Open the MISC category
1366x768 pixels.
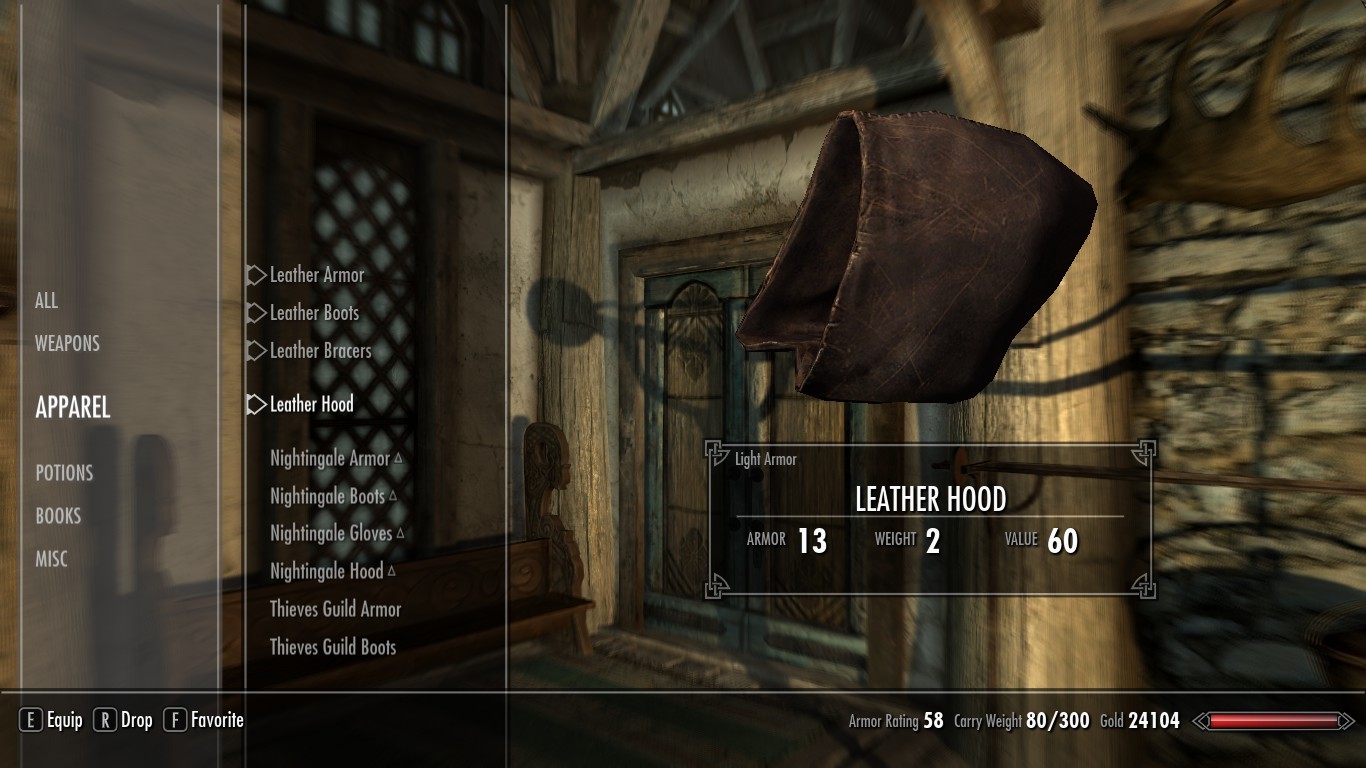coord(52,559)
